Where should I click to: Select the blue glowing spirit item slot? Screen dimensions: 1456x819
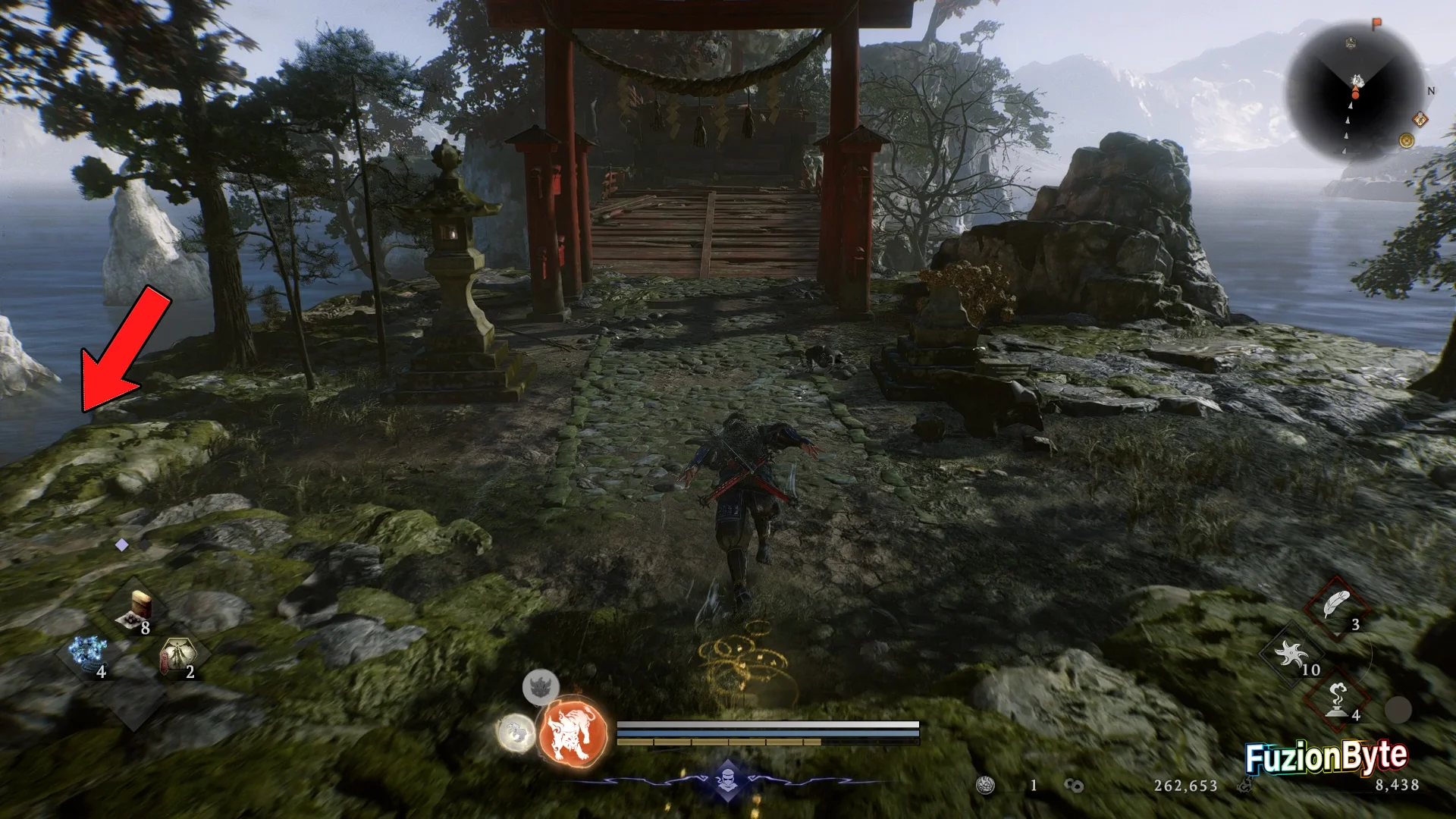pos(86,653)
